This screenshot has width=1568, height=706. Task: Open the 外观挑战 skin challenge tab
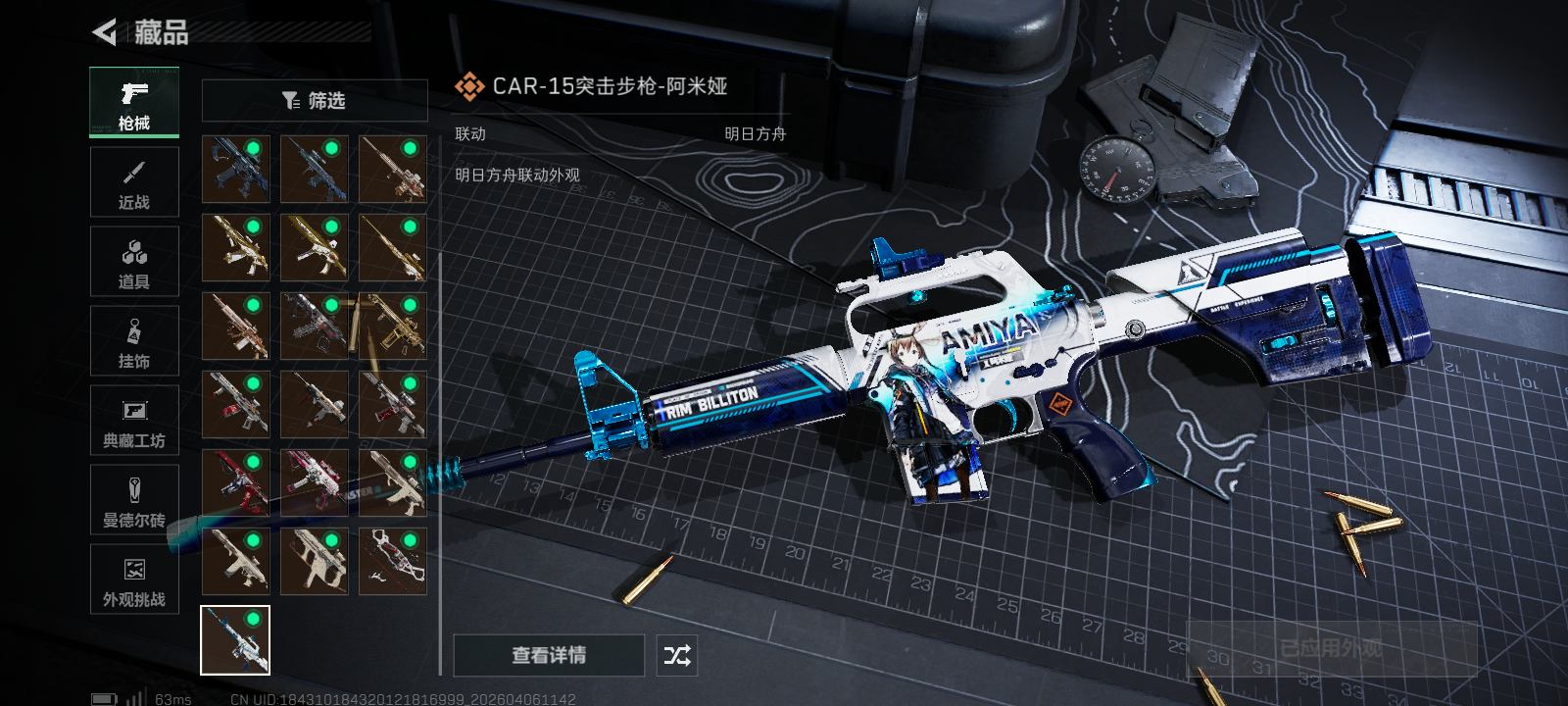pyautogui.click(x=134, y=580)
